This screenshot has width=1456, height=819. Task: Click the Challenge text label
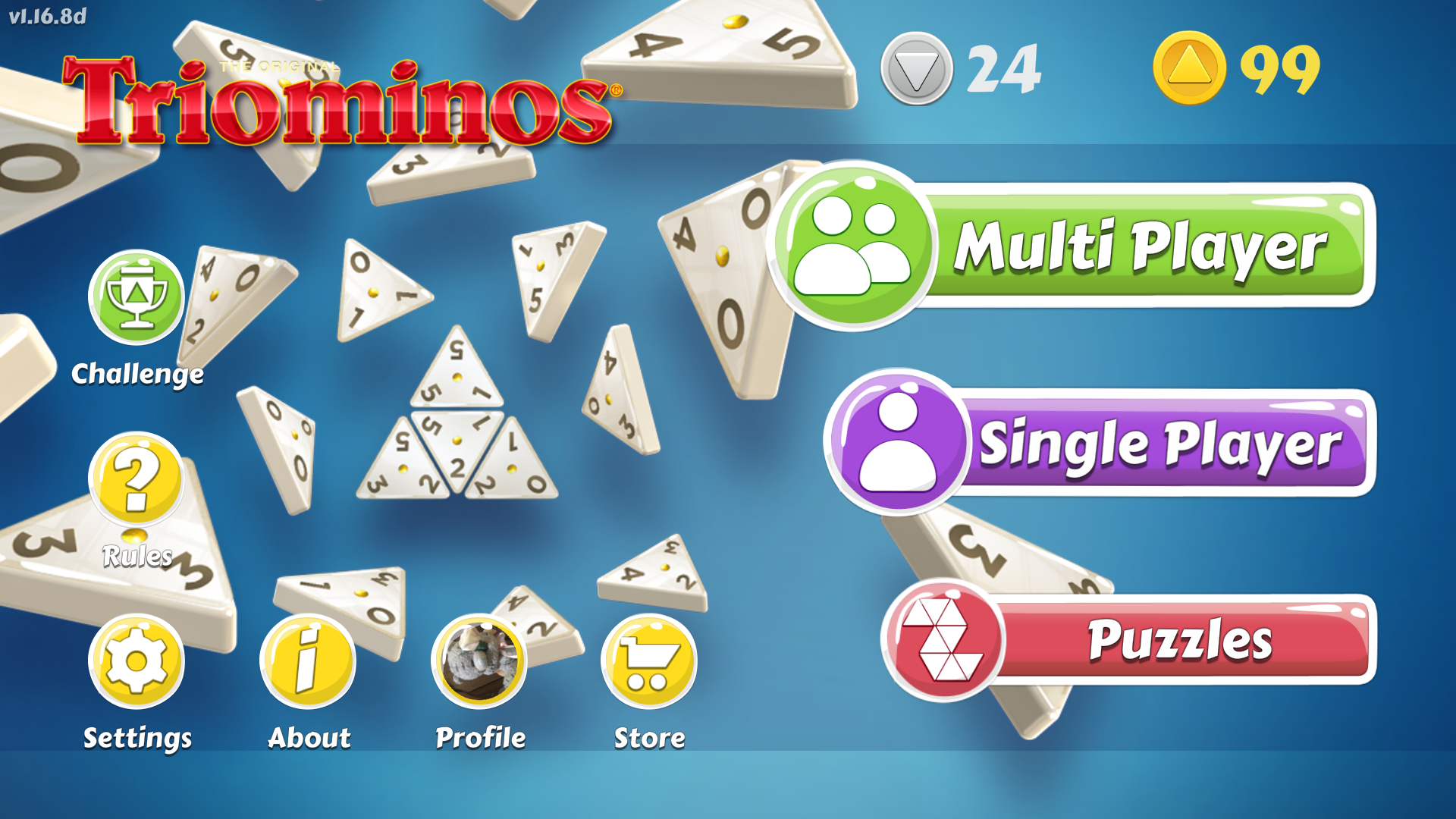[x=136, y=373]
